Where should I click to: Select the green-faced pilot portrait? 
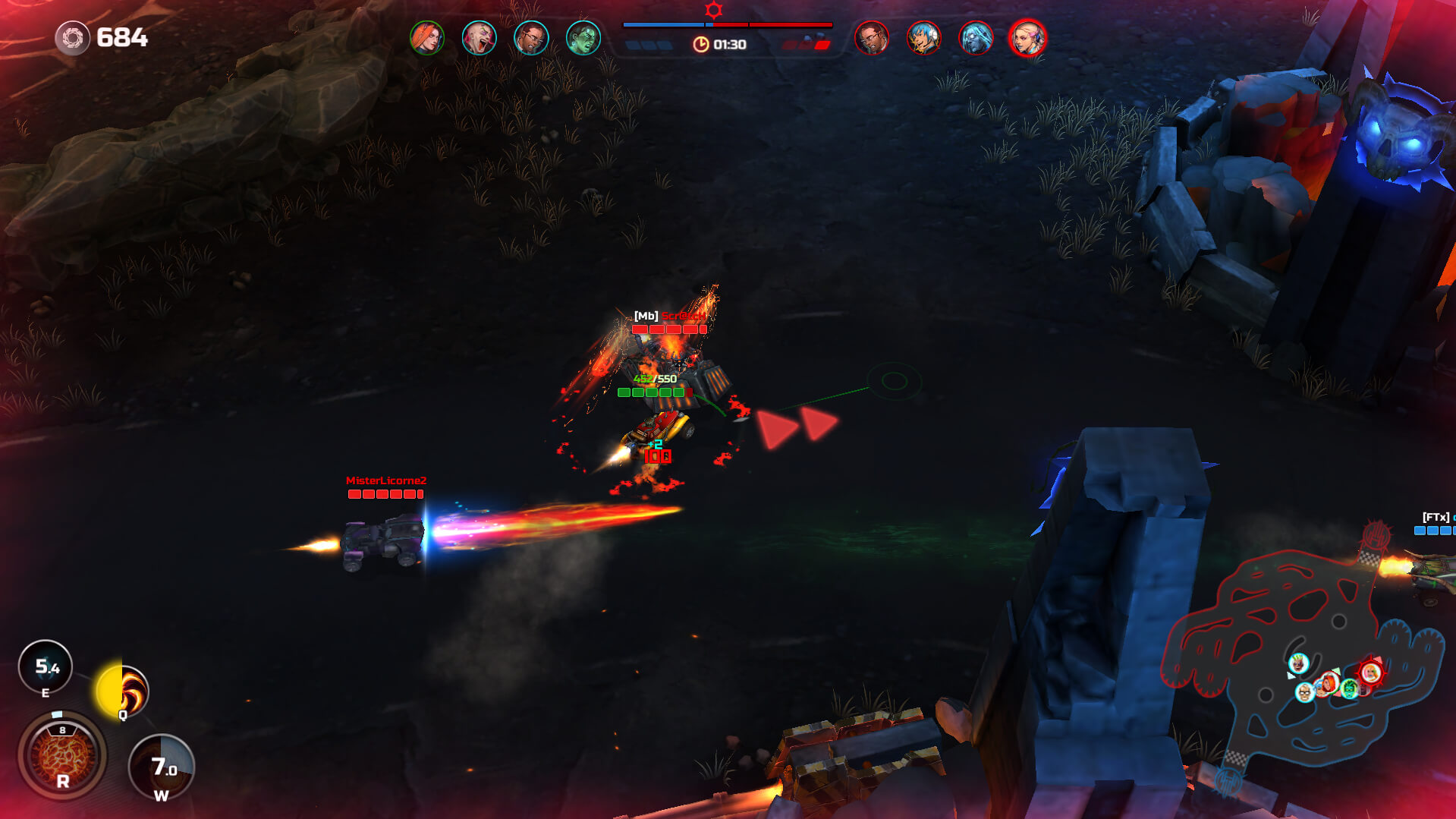[x=583, y=38]
